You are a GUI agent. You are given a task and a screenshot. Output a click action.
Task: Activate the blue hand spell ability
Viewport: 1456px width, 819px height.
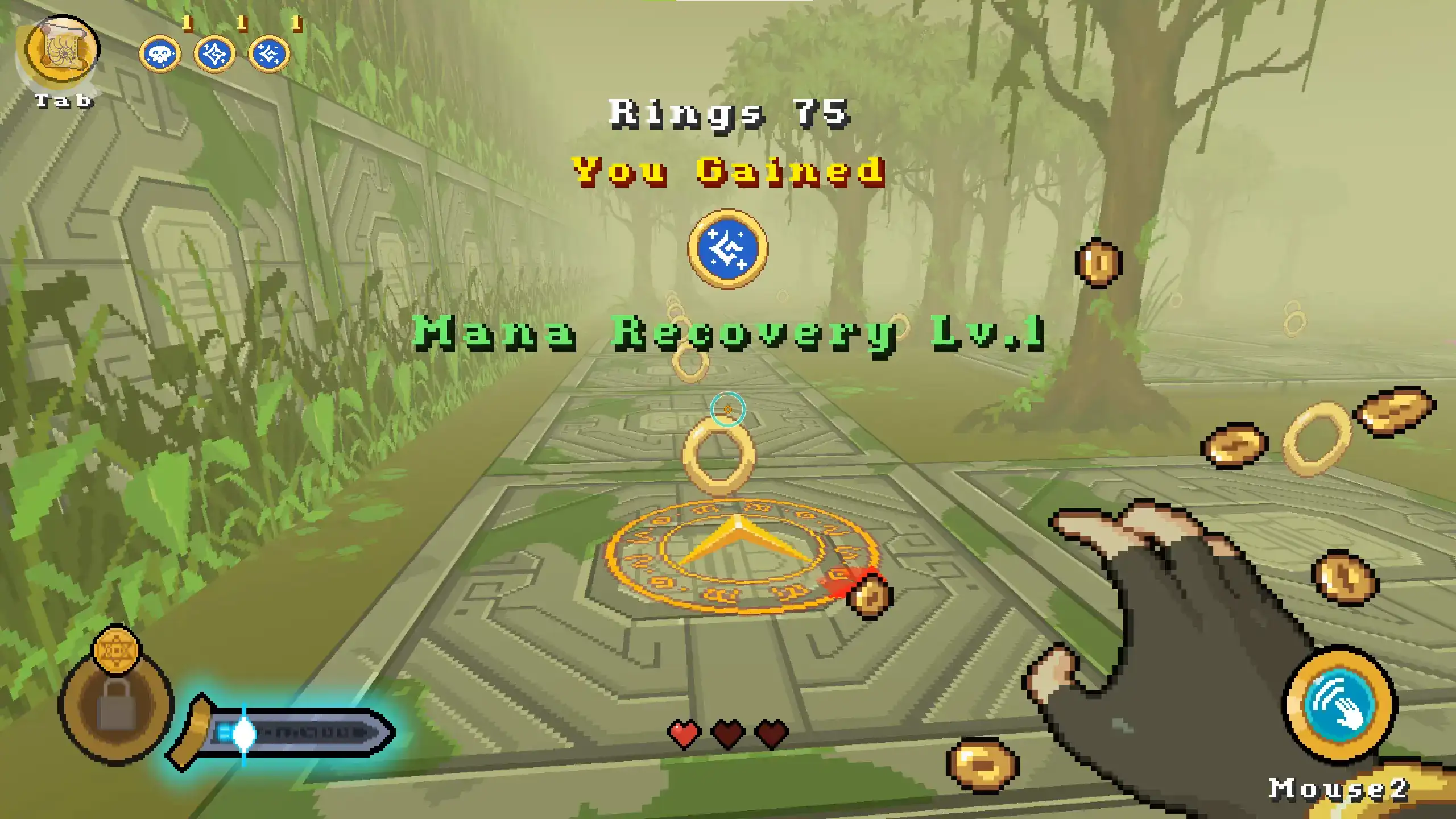click(x=1339, y=705)
